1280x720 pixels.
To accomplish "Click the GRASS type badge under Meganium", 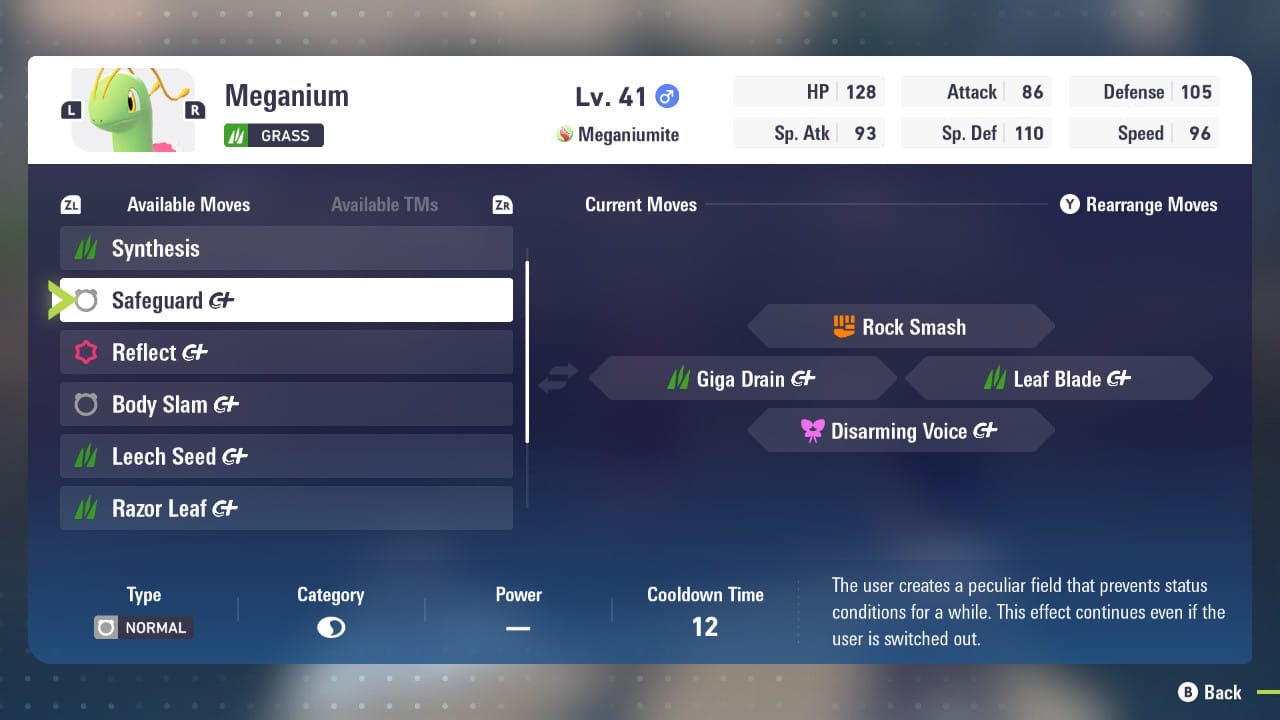I will (x=273, y=134).
